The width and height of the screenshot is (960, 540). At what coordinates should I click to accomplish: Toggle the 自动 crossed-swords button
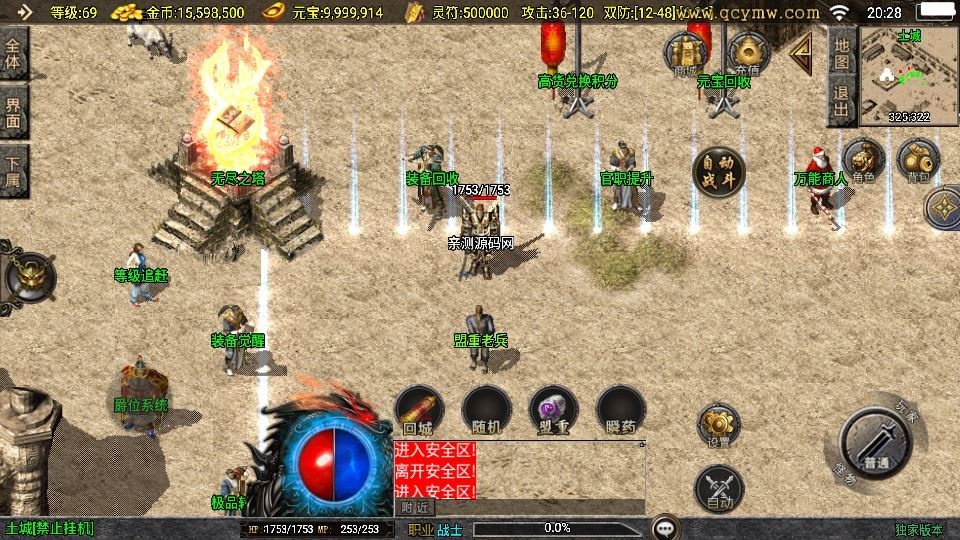719,488
